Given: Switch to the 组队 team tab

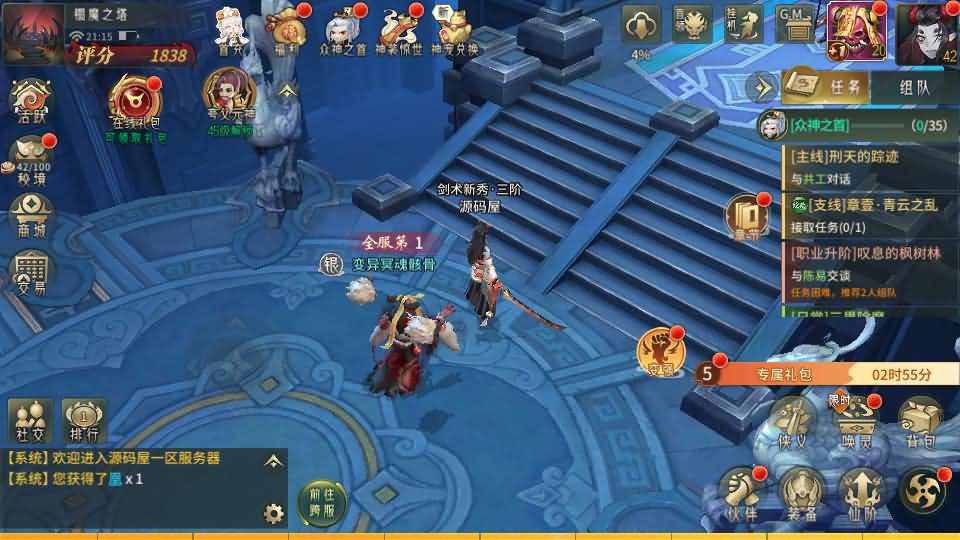Looking at the screenshot, I should tap(914, 87).
